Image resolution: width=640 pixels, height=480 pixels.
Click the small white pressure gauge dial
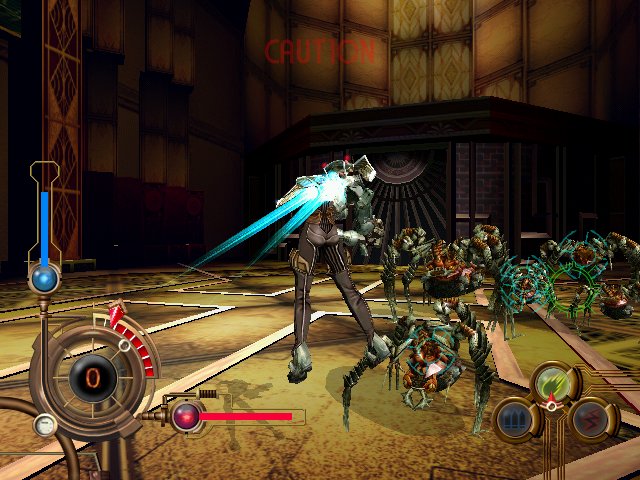(43, 426)
